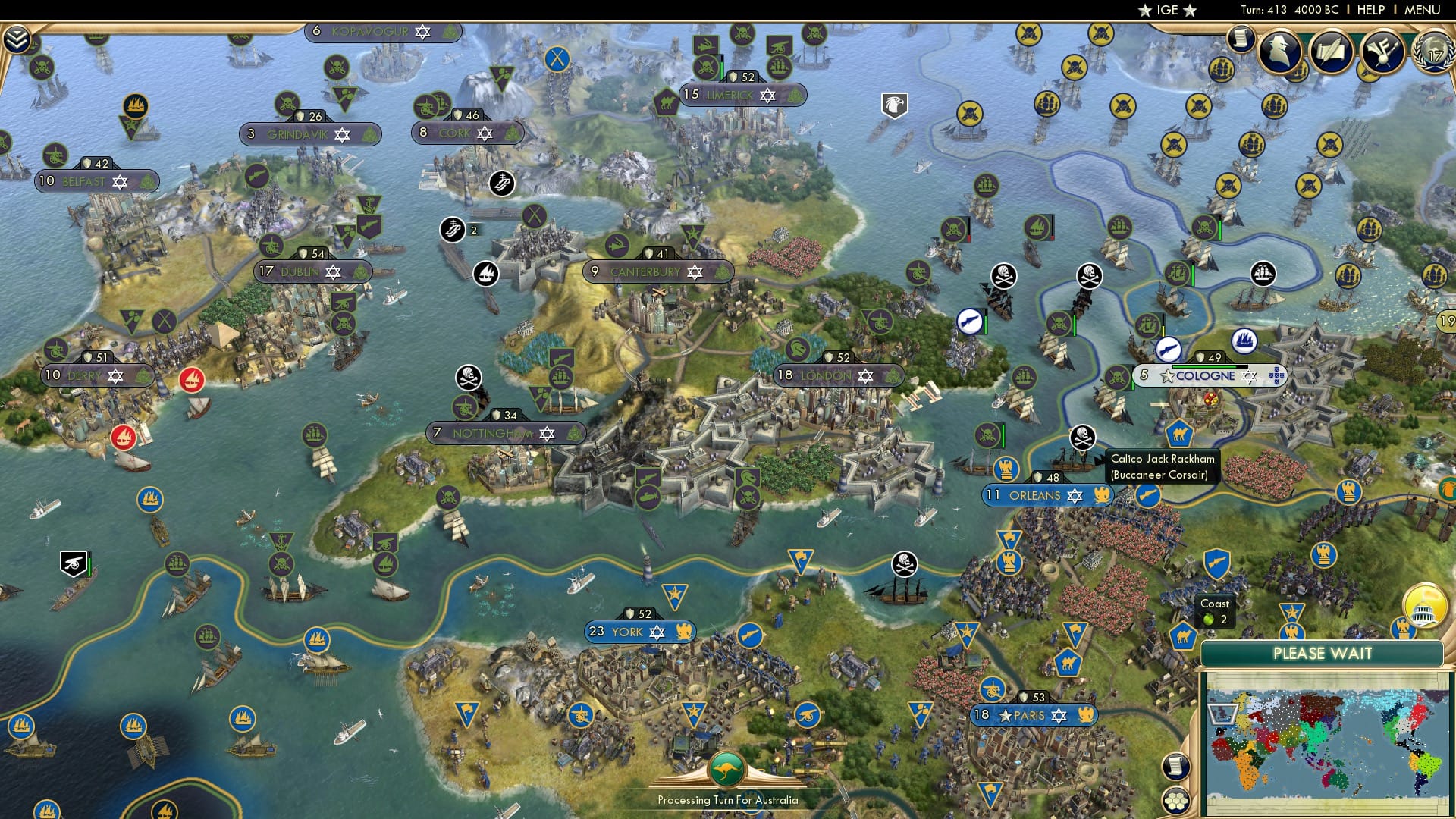Select the York city banner

(x=641, y=631)
